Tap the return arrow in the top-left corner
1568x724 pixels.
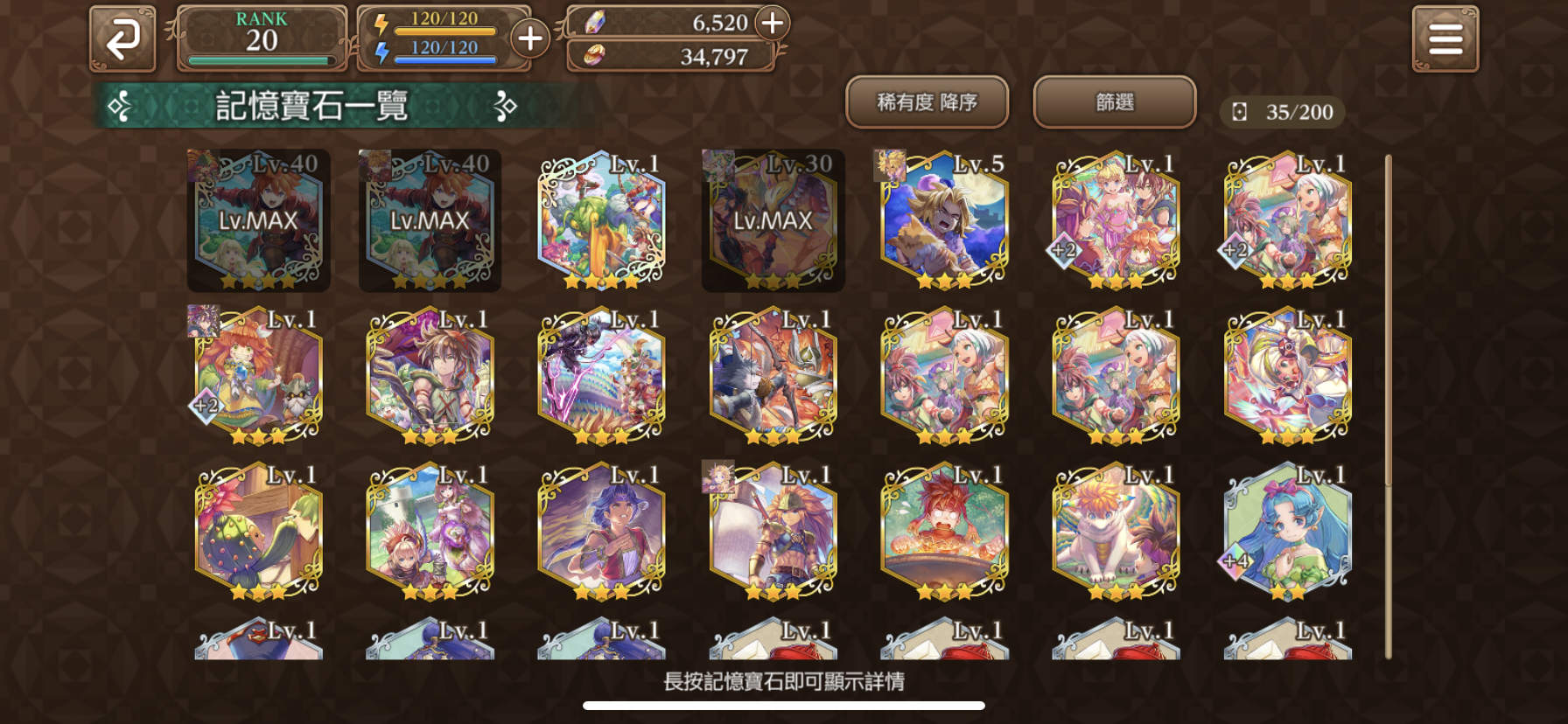(x=122, y=37)
